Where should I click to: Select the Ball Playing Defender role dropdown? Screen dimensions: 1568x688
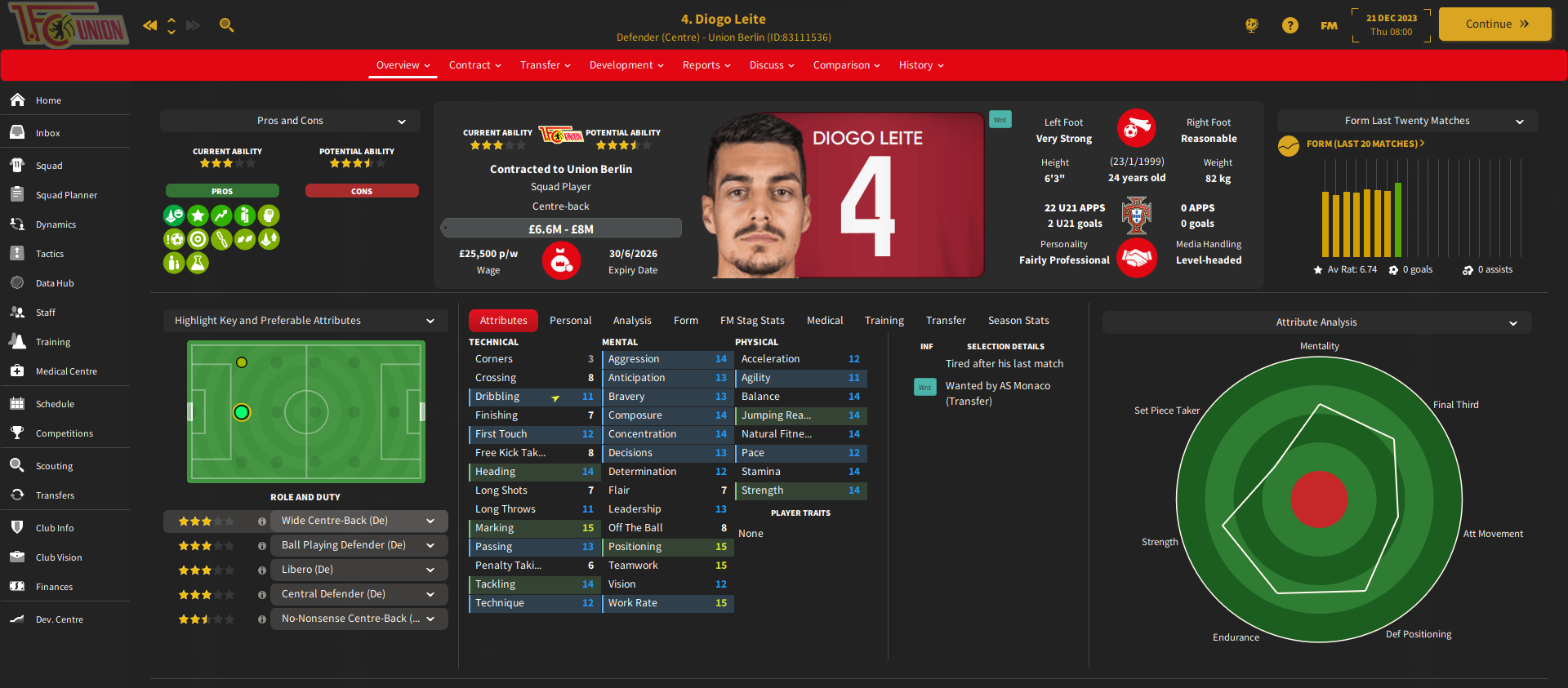pos(359,545)
